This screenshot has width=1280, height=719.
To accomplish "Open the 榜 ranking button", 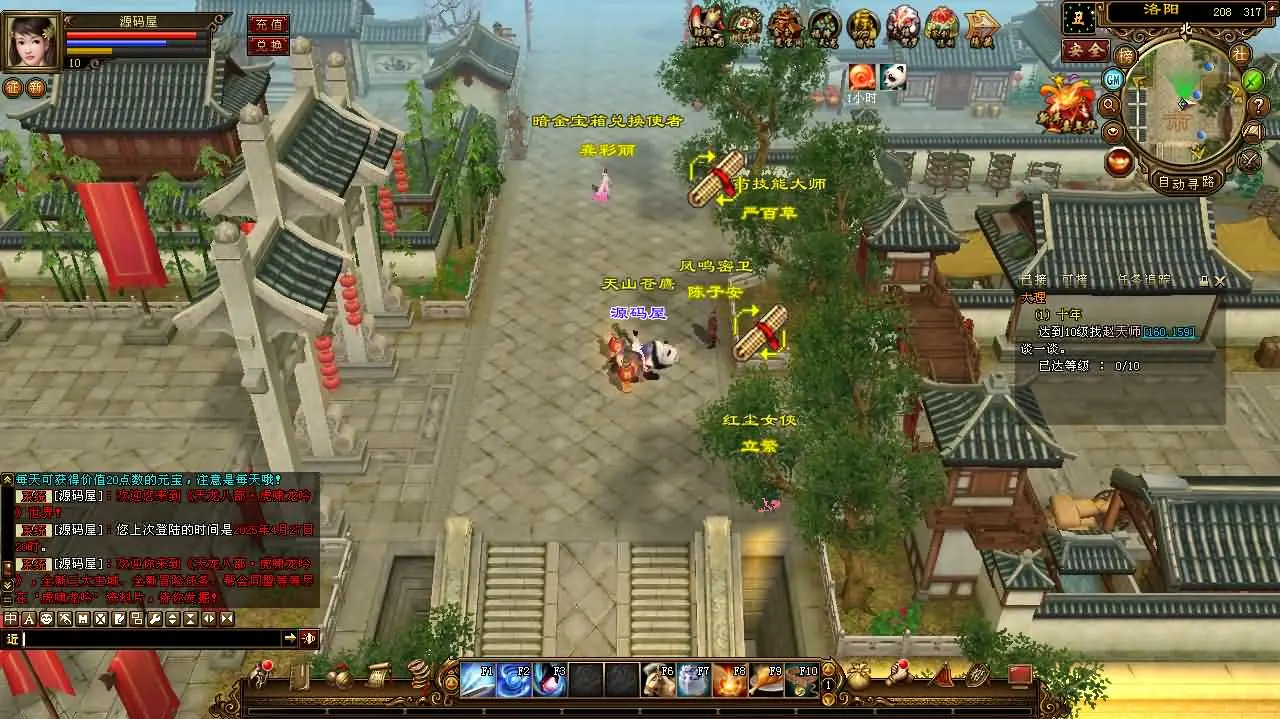I will tap(1126, 54).
